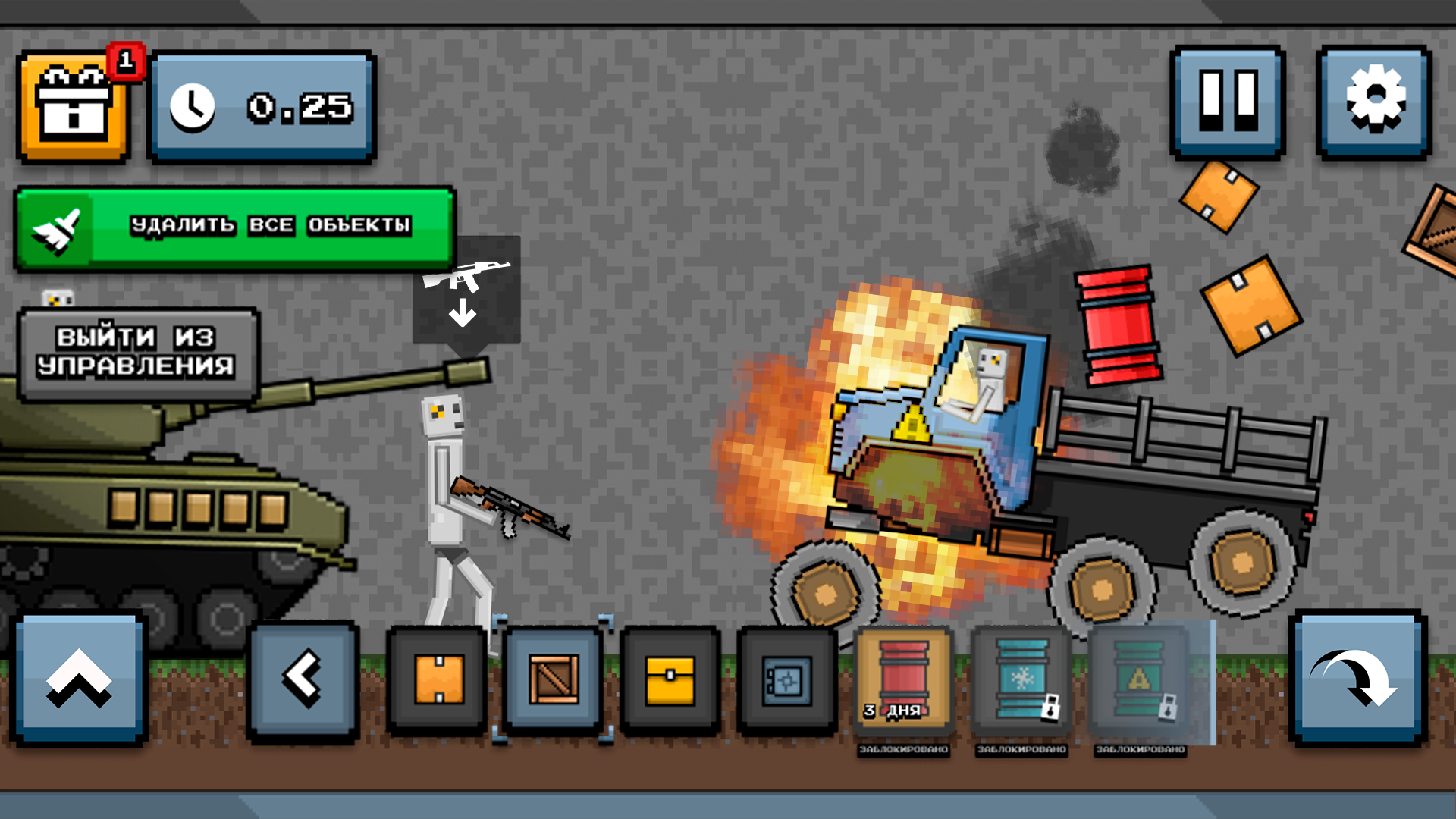Click the clock timer showing 0.25
The width and height of the screenshot is (1456, 819).
point(262,107)
